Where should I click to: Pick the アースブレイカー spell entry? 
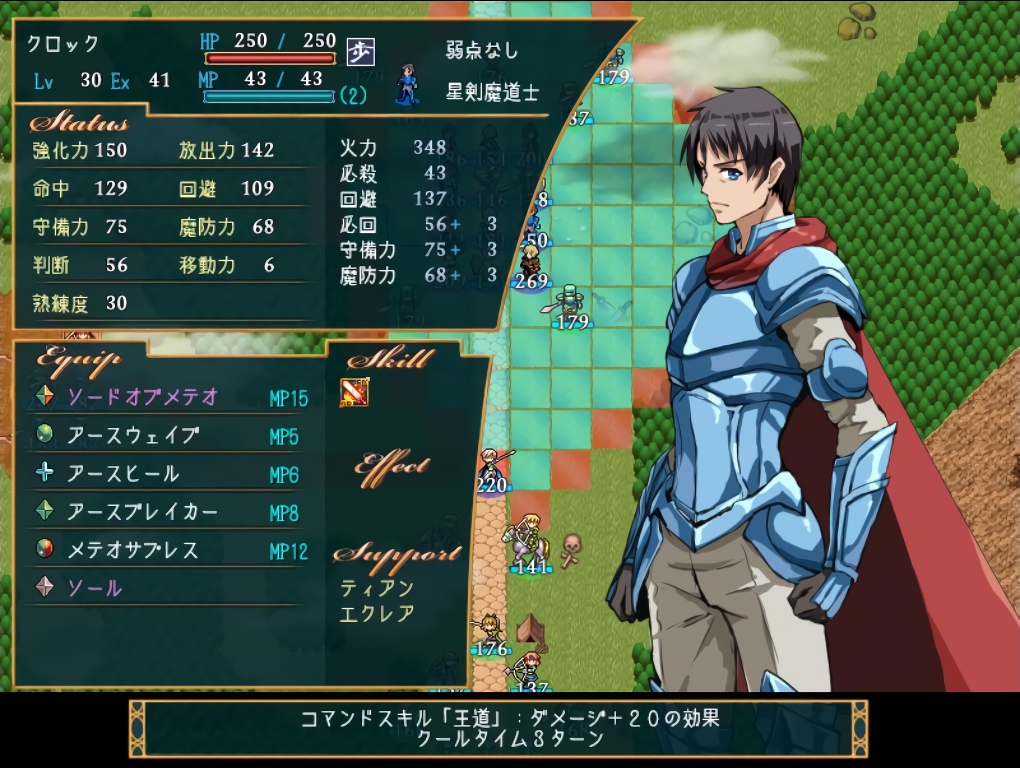[x=142, y=512]
